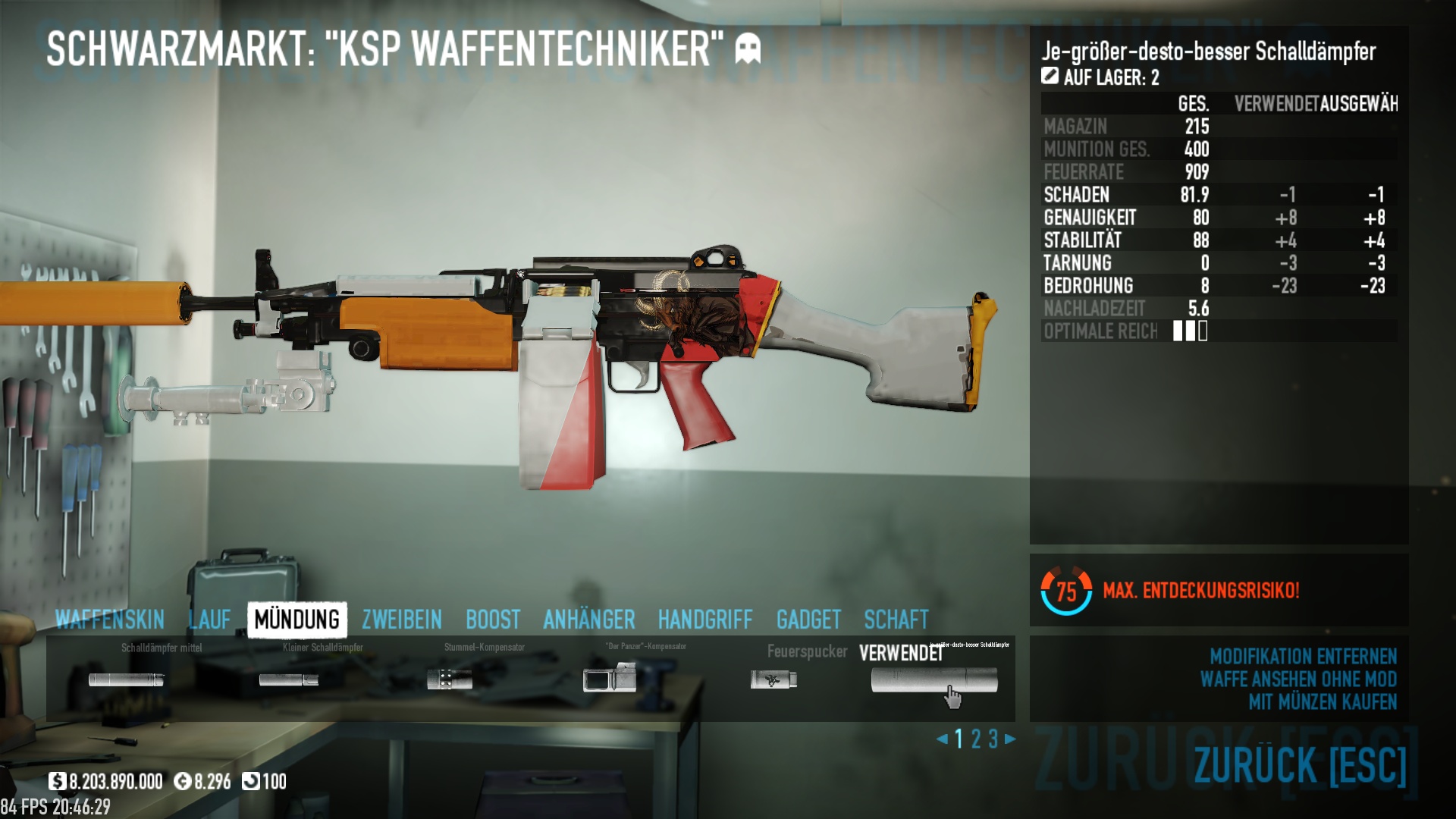
Task: Open the Boost category
Action: tap(493, 620)
